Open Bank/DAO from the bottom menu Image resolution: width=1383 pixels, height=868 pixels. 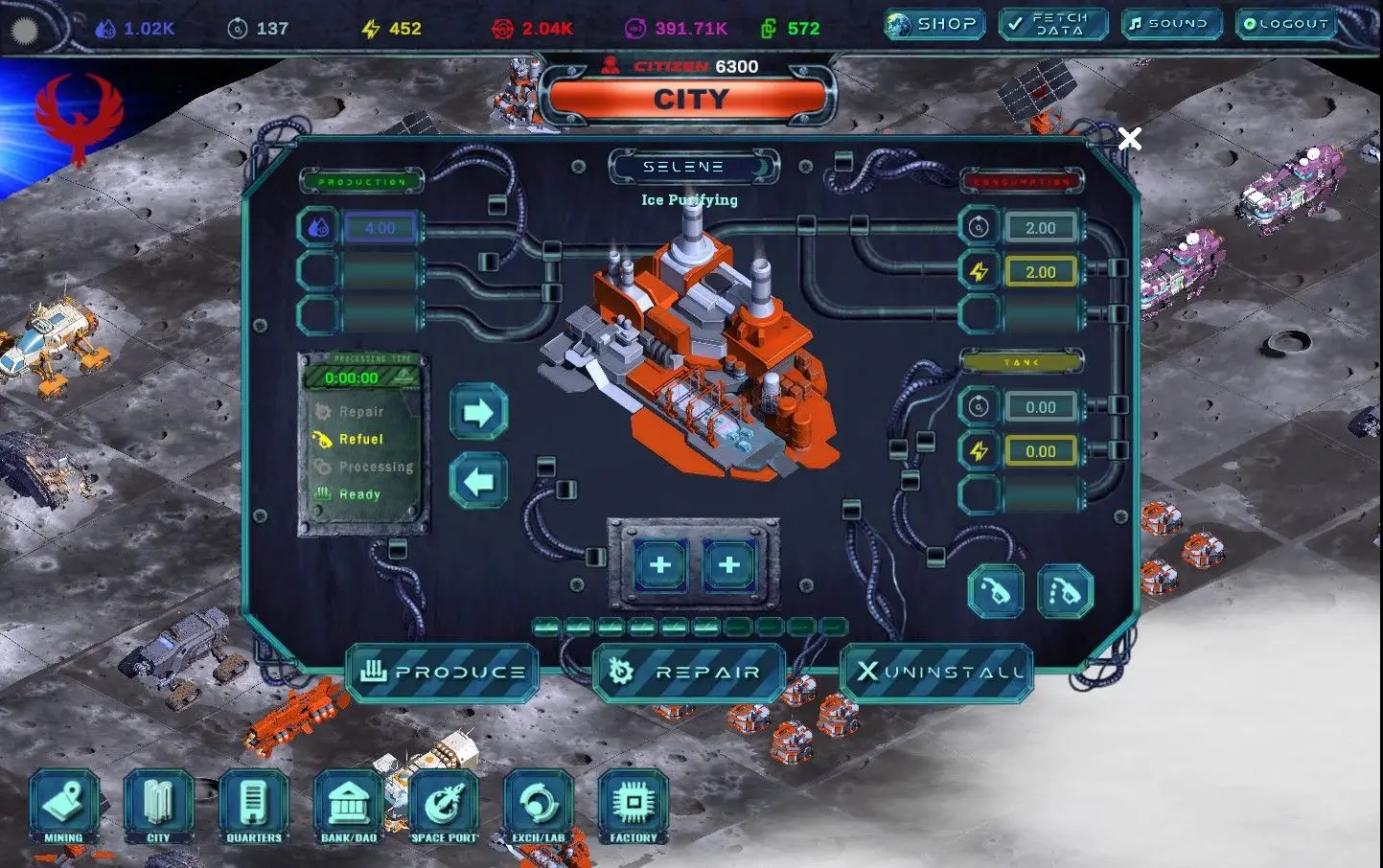[x=348, y=808]
